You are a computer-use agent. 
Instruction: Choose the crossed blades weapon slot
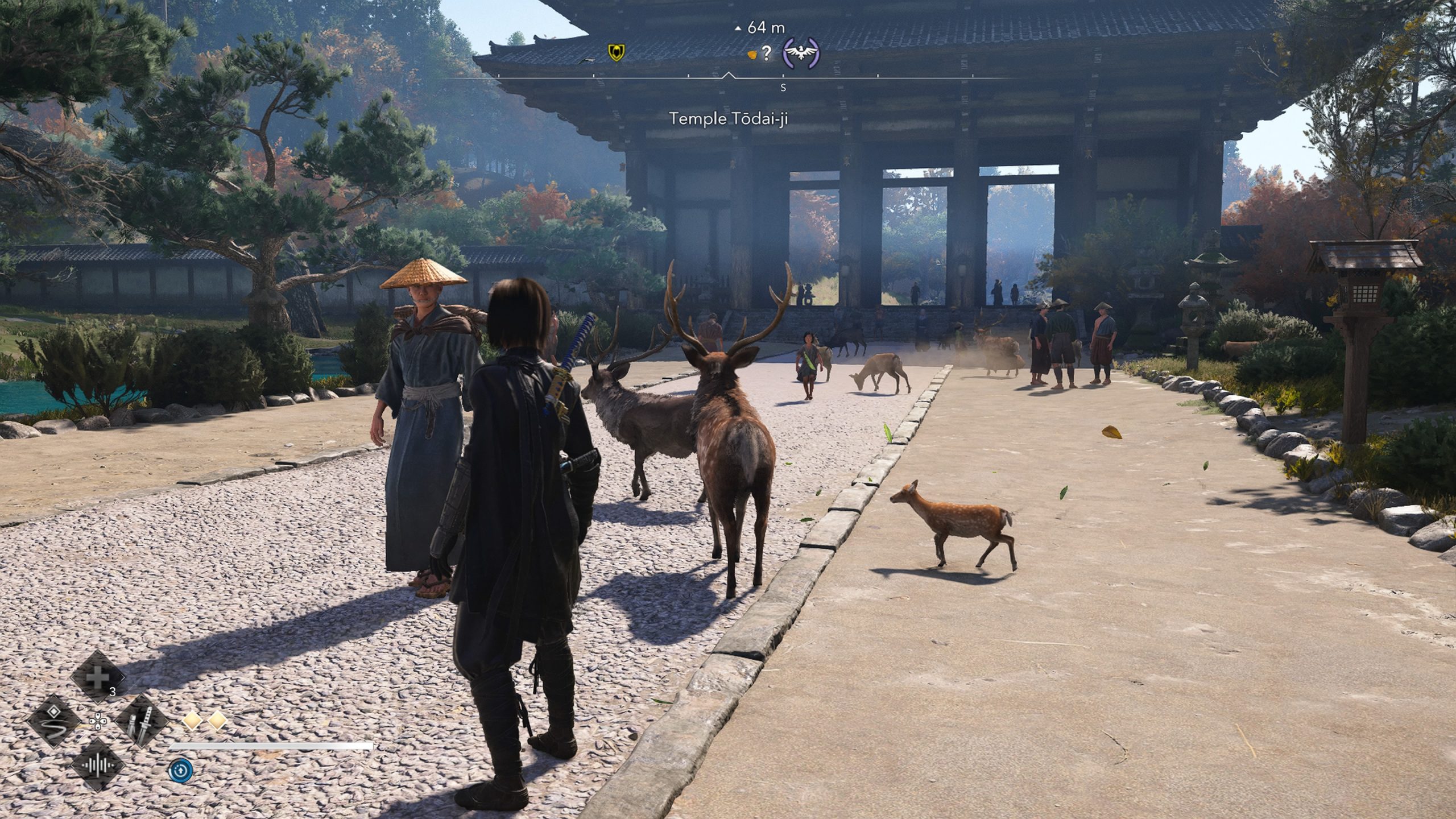point(141,722)
